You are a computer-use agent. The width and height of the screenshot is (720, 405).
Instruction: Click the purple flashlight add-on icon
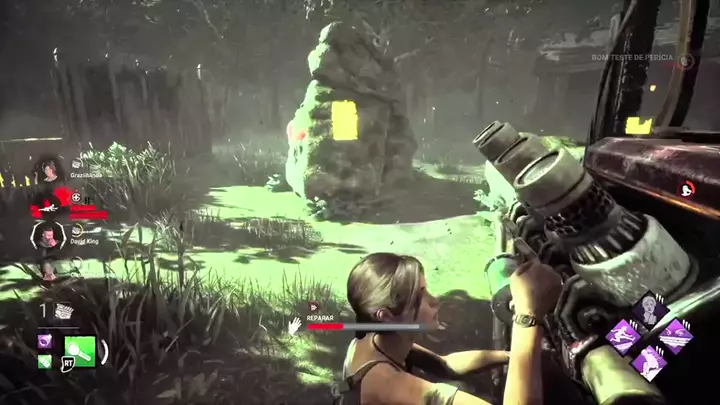45,341
